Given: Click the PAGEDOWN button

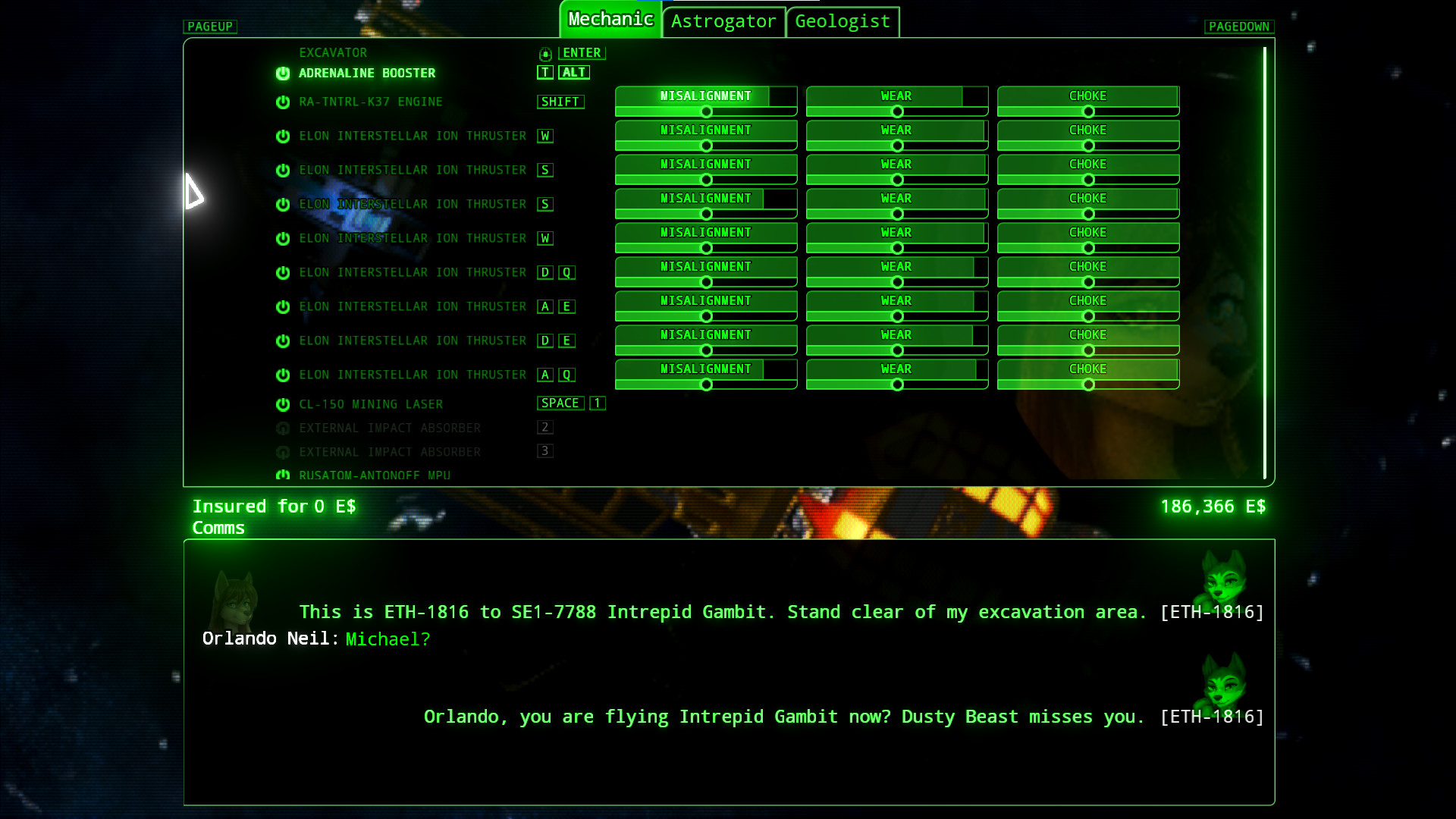Looking at the screenshot, I should point(1239,27).
